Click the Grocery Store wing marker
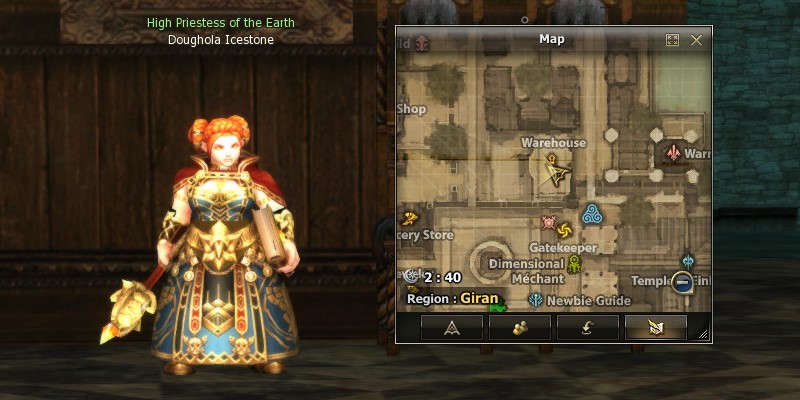This screenshot has height=400, width=800. click(408, 218)
